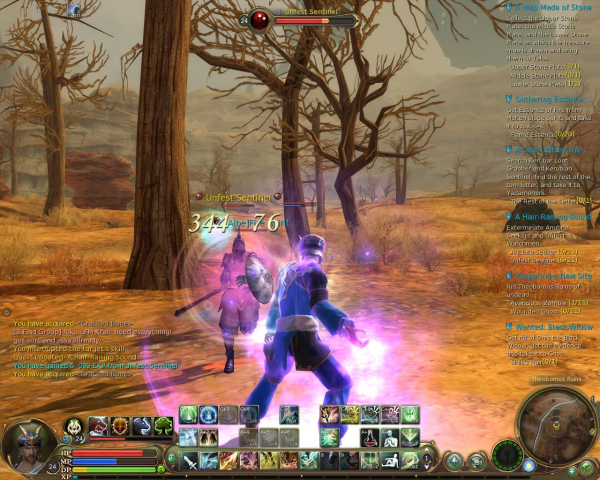600x480 pixels.
Task: Activate the sword attack skill on the hotbar
Action: coord(189,460)
